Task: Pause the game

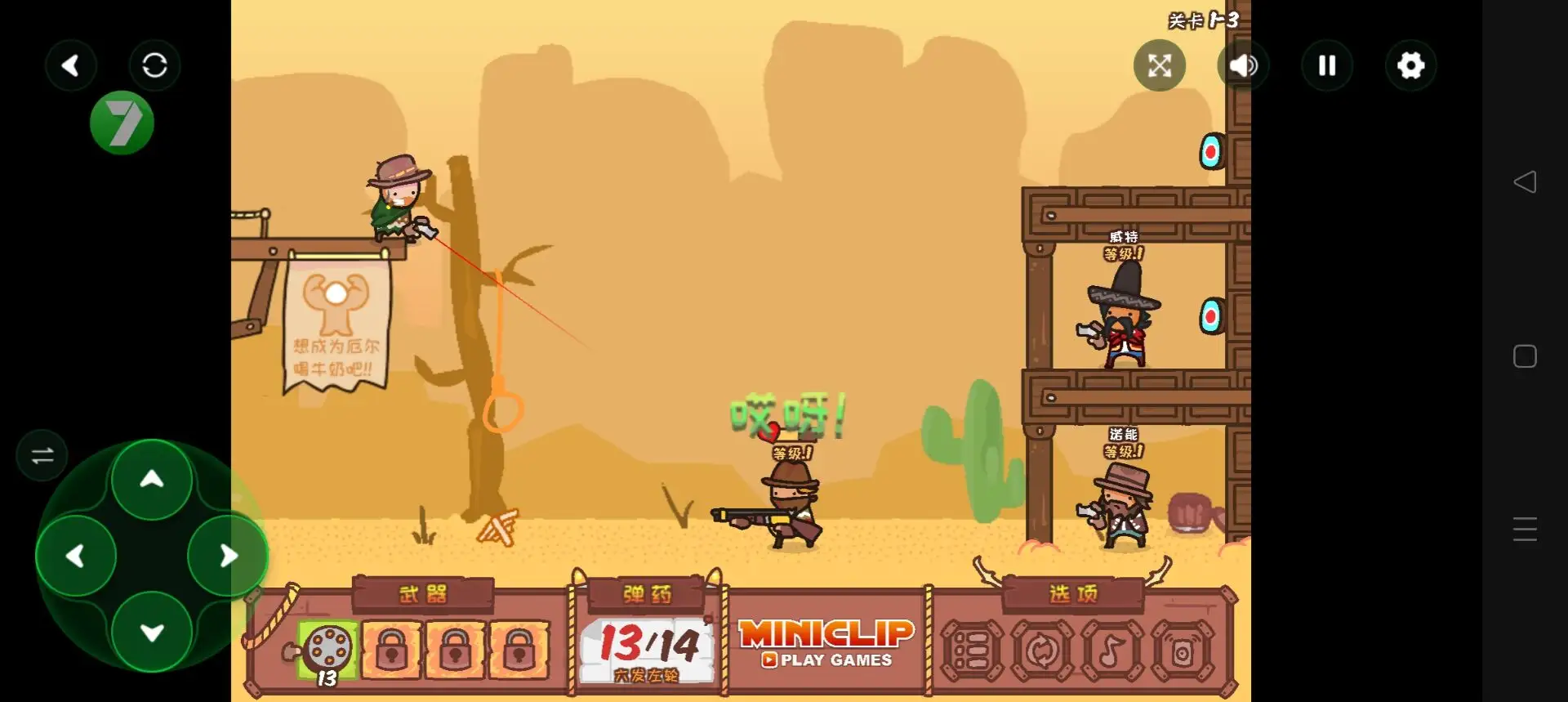Action: 1327,65
